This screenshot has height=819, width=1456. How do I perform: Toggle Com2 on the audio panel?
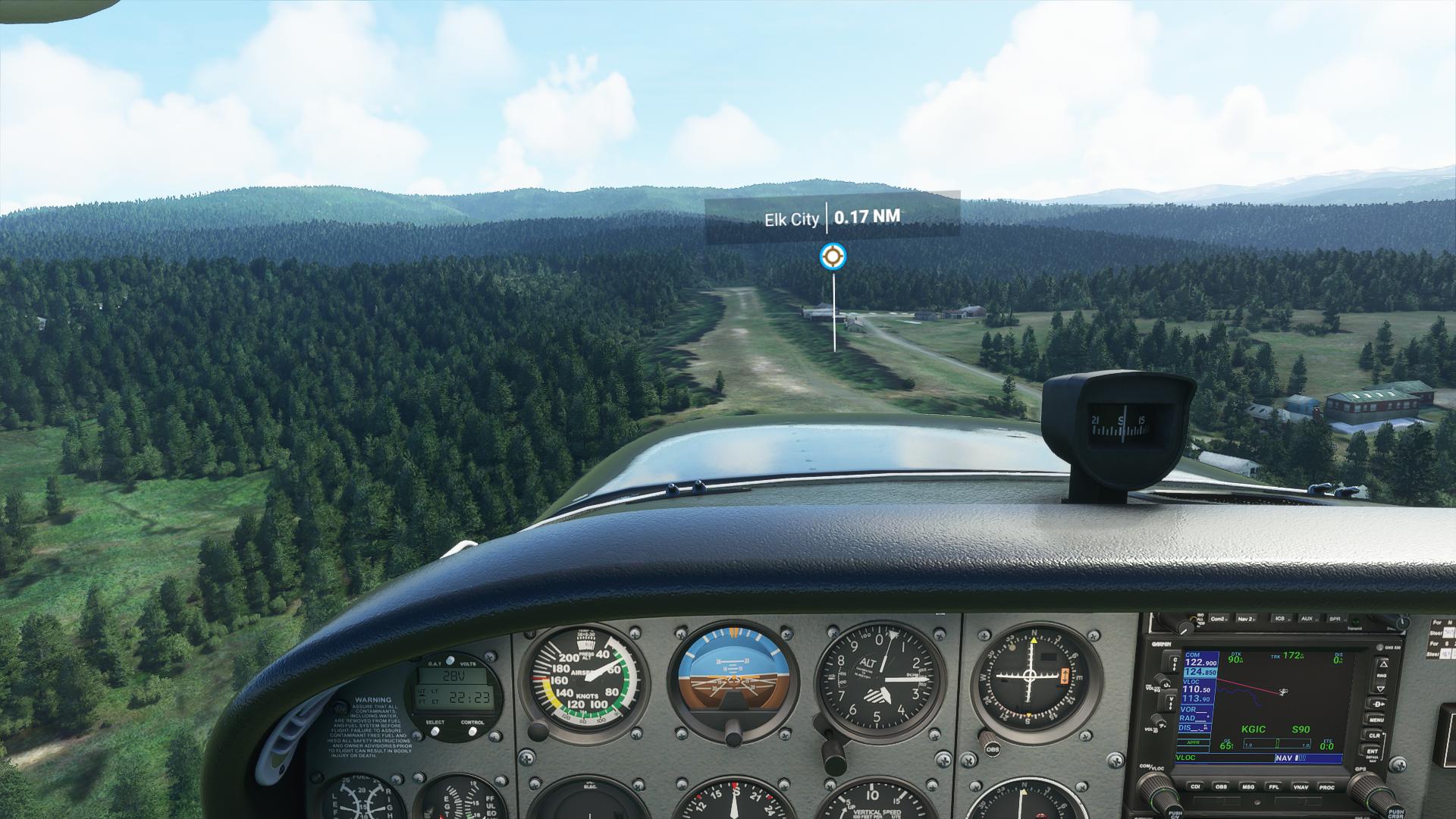[x=1219, y=619]
